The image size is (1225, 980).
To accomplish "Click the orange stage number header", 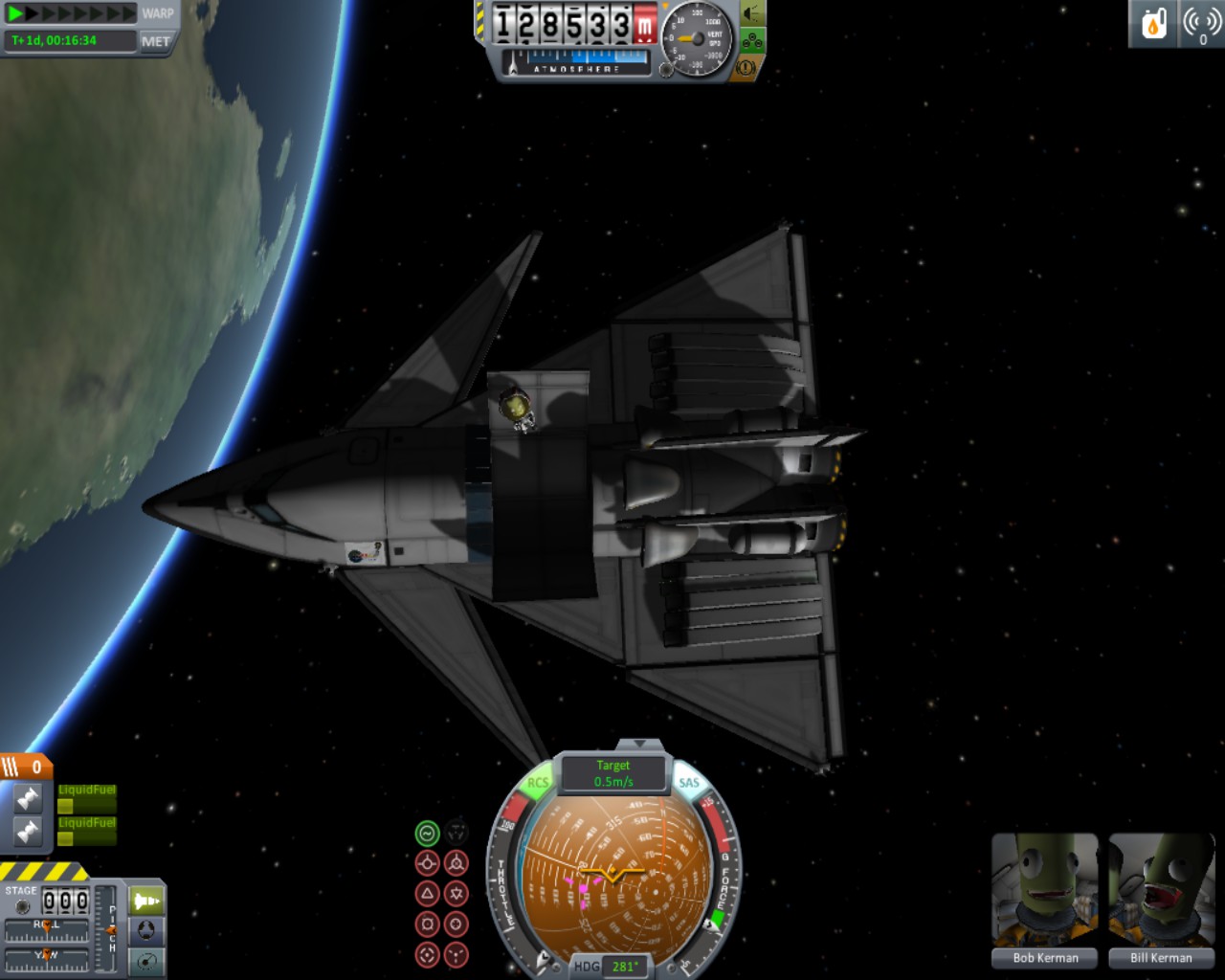I will pyautogui.click(x=26, y=767).
